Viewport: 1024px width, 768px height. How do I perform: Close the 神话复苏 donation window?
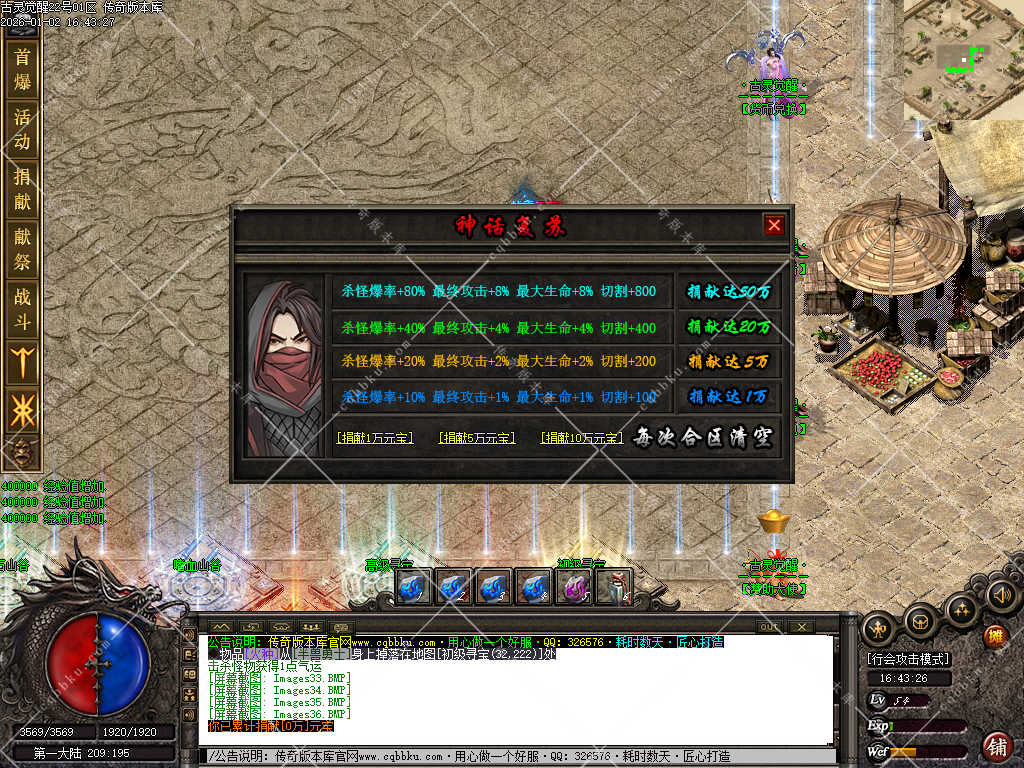click(773, 225)
